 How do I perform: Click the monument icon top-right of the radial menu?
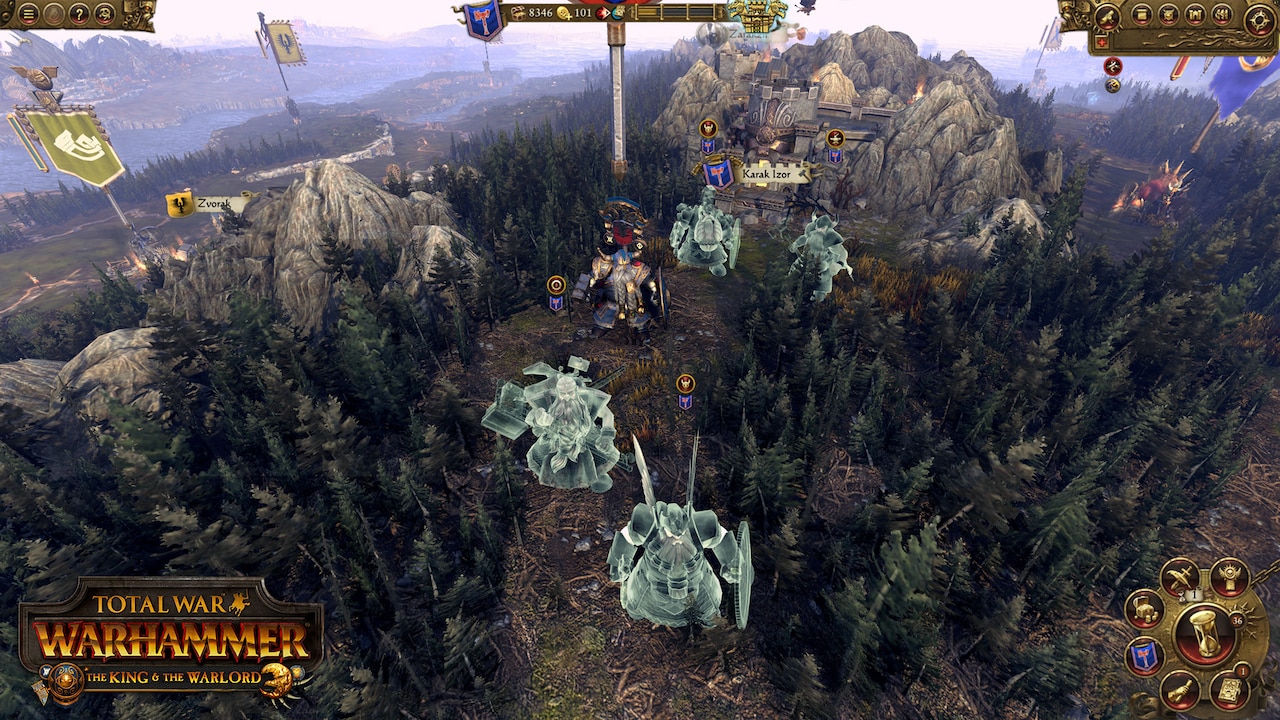point(1231,578)
